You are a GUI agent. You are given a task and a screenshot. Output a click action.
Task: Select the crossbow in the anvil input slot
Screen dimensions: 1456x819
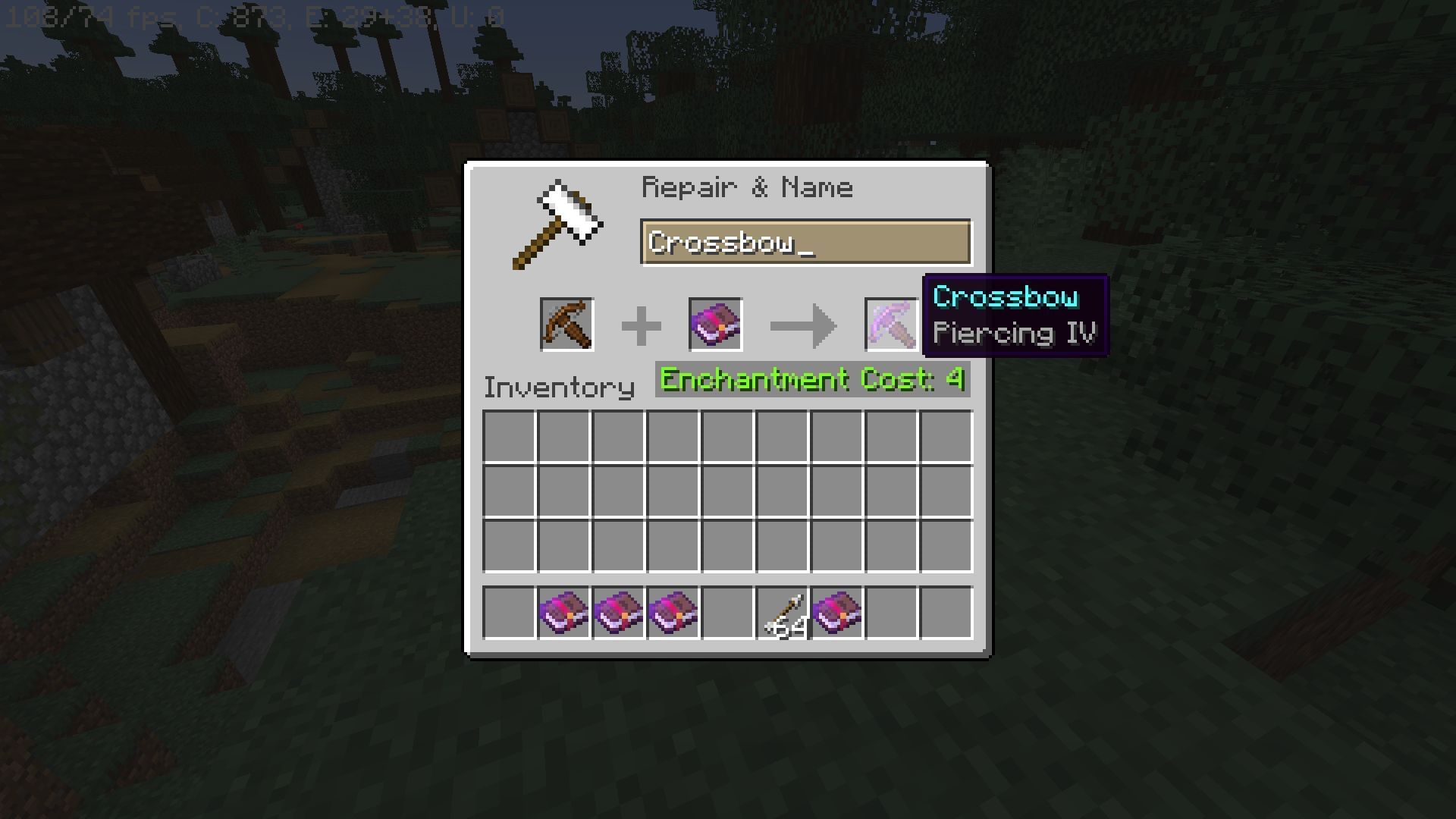pyautogui.click(x=567, y=324)
